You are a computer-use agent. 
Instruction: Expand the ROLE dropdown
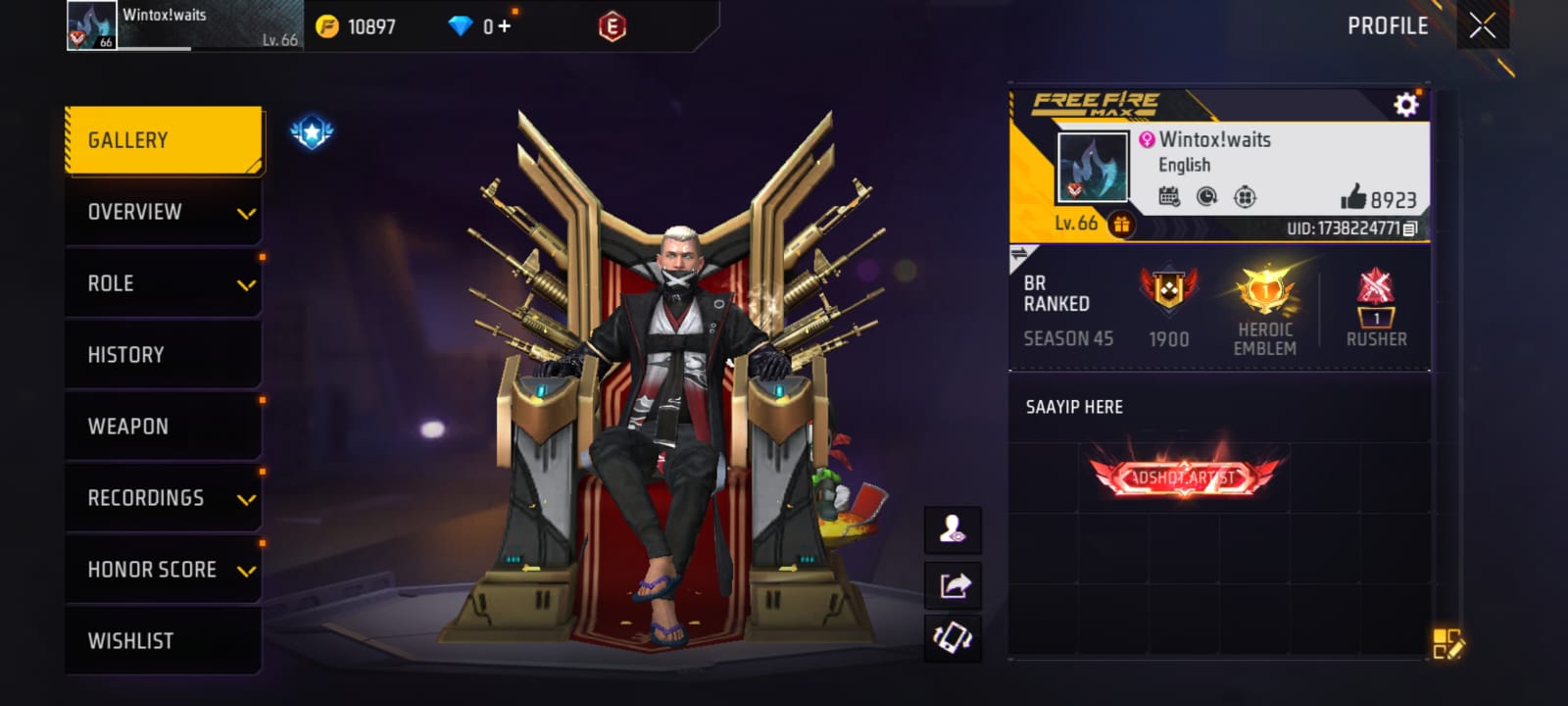163,282
